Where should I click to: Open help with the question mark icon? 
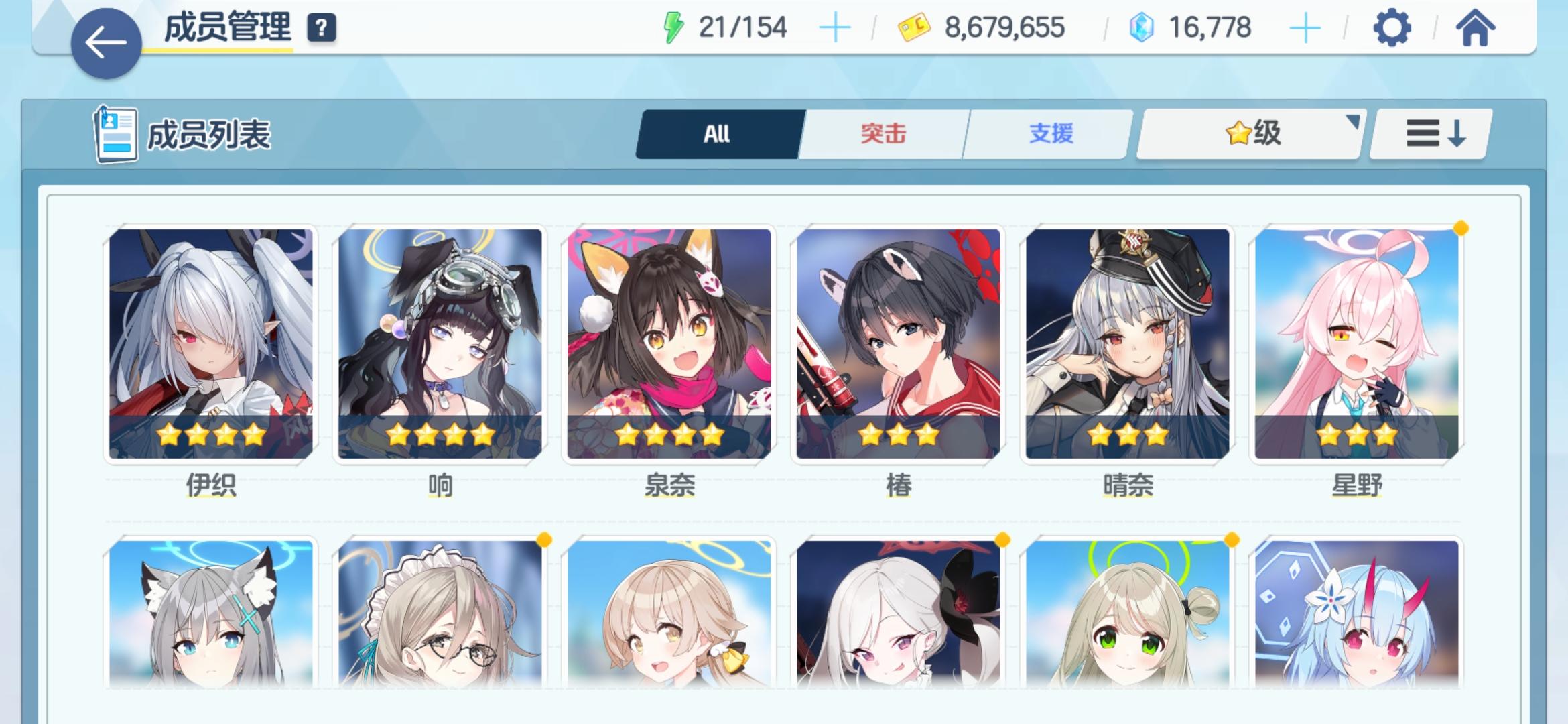(321, 28)
